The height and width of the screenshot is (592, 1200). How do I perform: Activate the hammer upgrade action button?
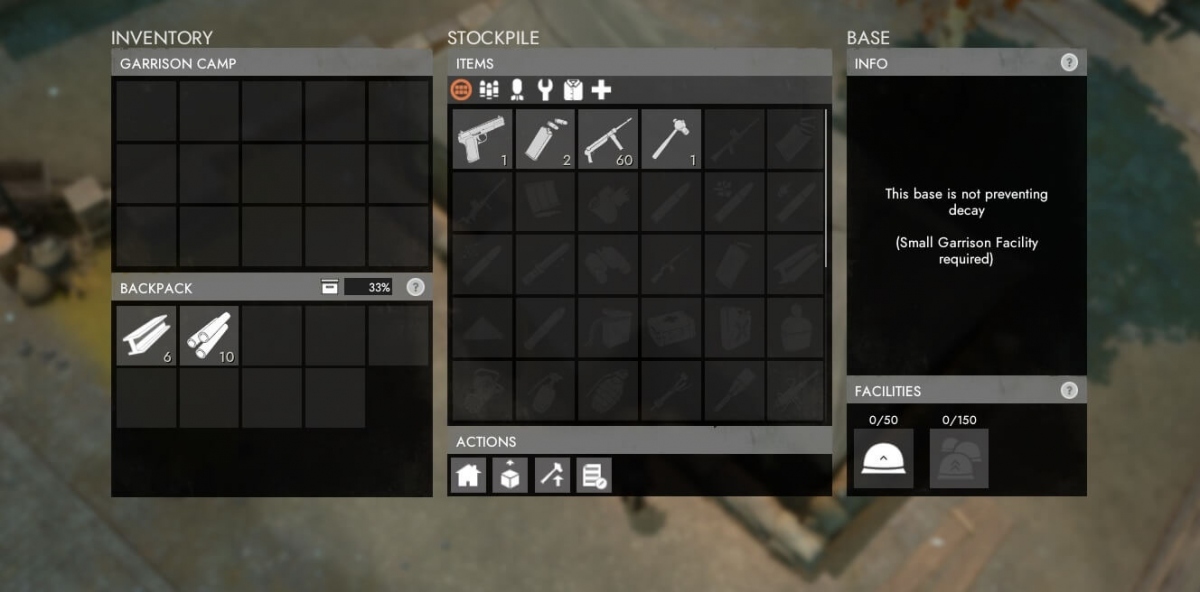click(552, 476)
